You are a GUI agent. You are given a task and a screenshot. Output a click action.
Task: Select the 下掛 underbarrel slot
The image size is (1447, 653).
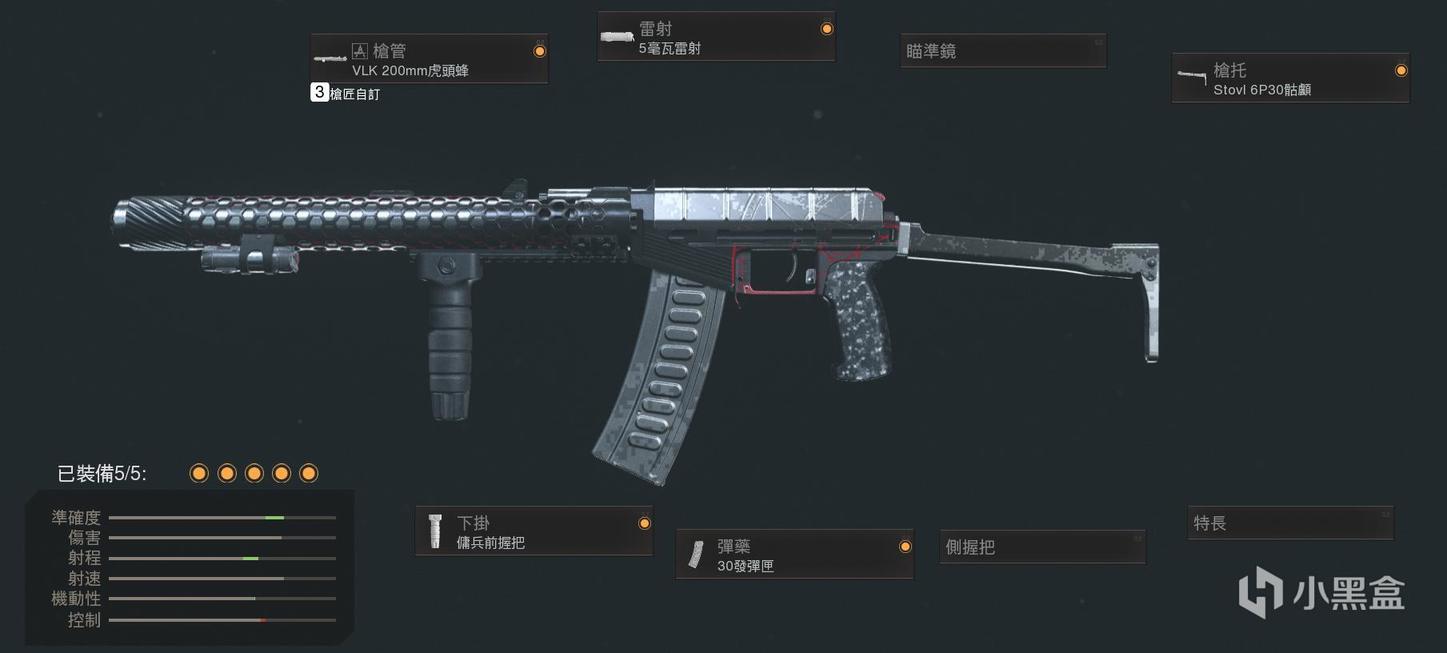point(534,532)
